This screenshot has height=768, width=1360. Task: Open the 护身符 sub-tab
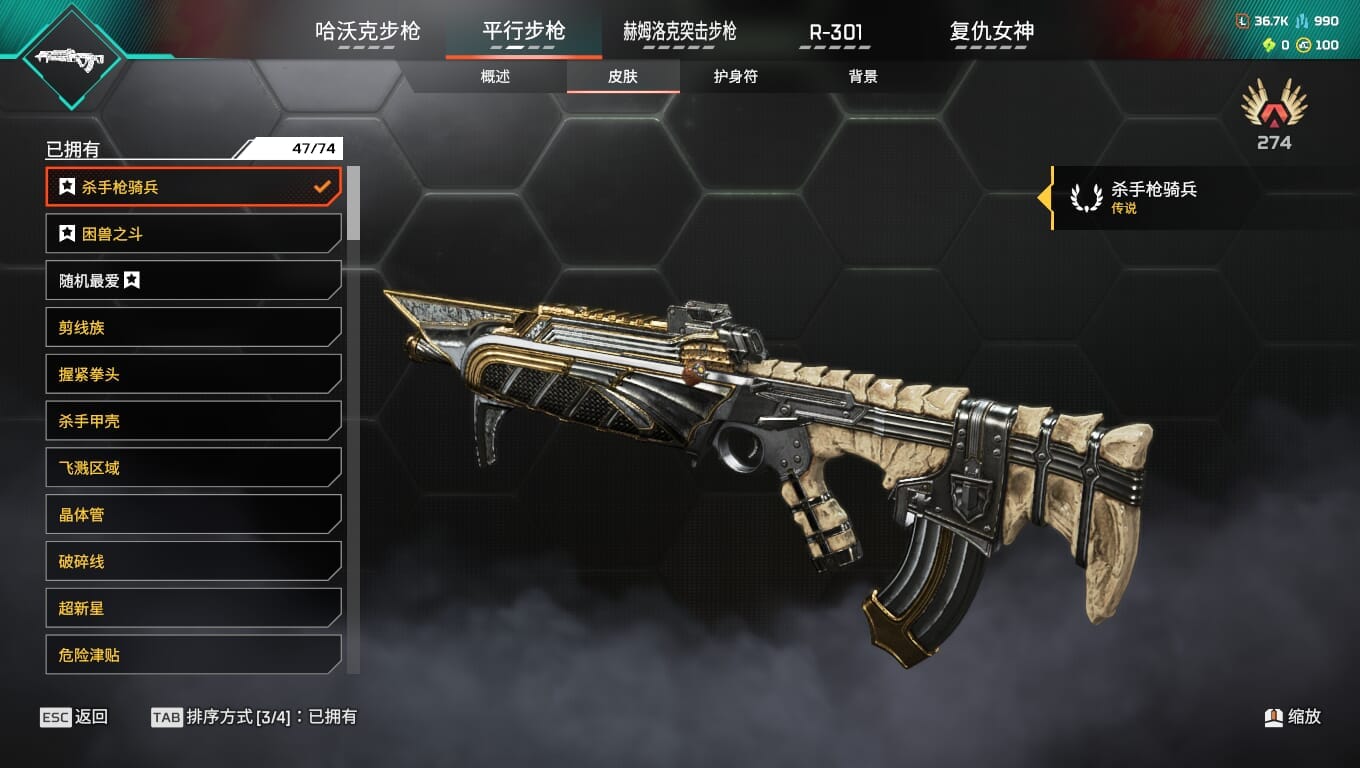pyautogui.click(x=735, y=77)
